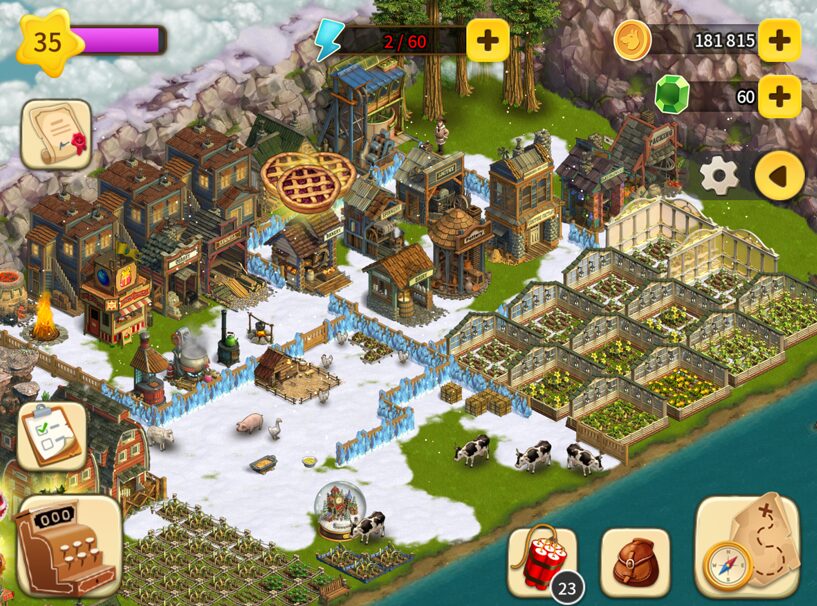Purchase more green gems with plus button
This screenshot has width=817, height=606.
coord(779,96)
